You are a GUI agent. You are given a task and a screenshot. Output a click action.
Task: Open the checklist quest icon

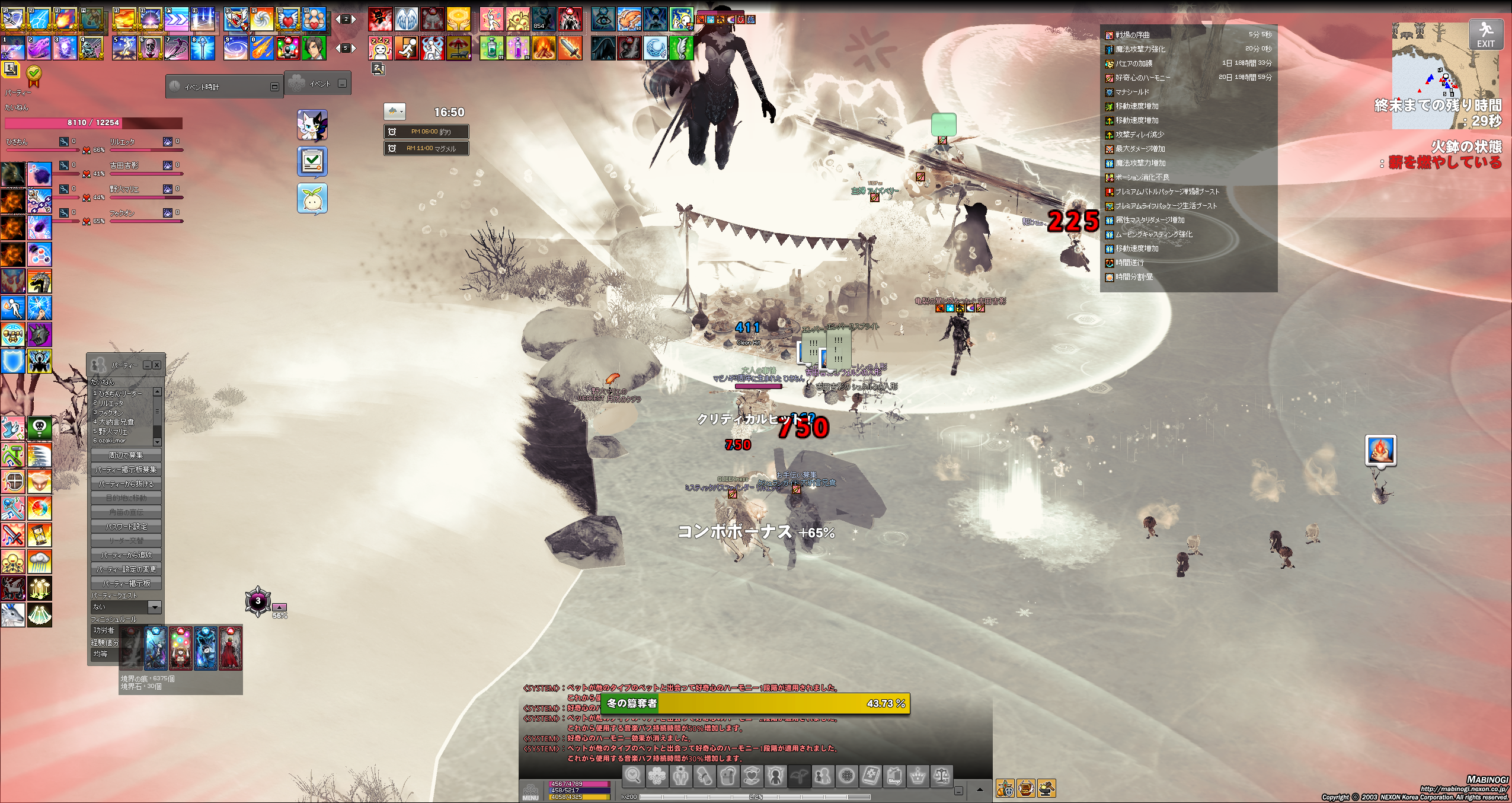[x=312, y=161]
